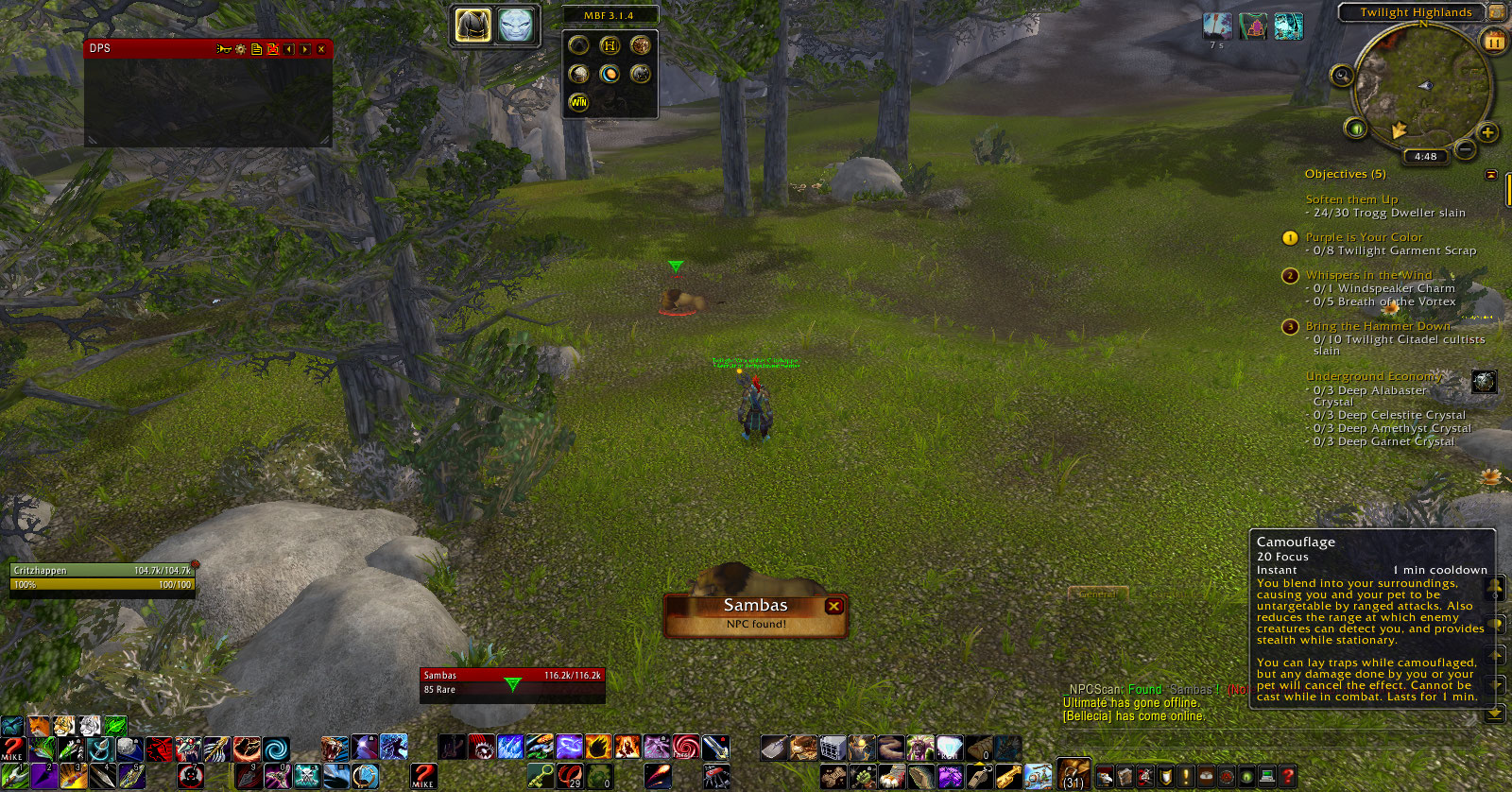This screenshot has width=1512, height=792.
Task: Open the minimap tracking magnifier button
Action: (x=1342, y=76)
